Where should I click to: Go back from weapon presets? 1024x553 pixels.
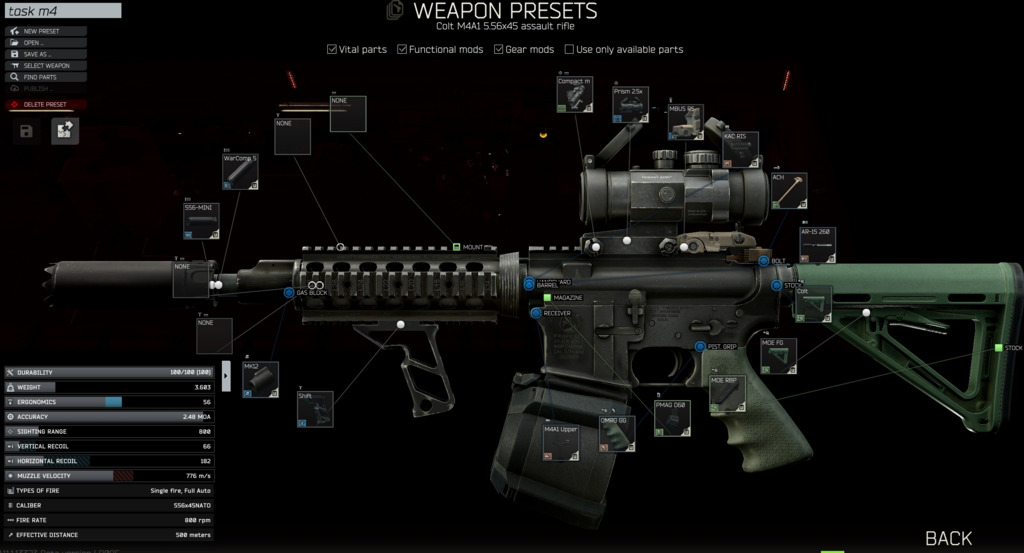pyautogui.click(x=948, y=538)
